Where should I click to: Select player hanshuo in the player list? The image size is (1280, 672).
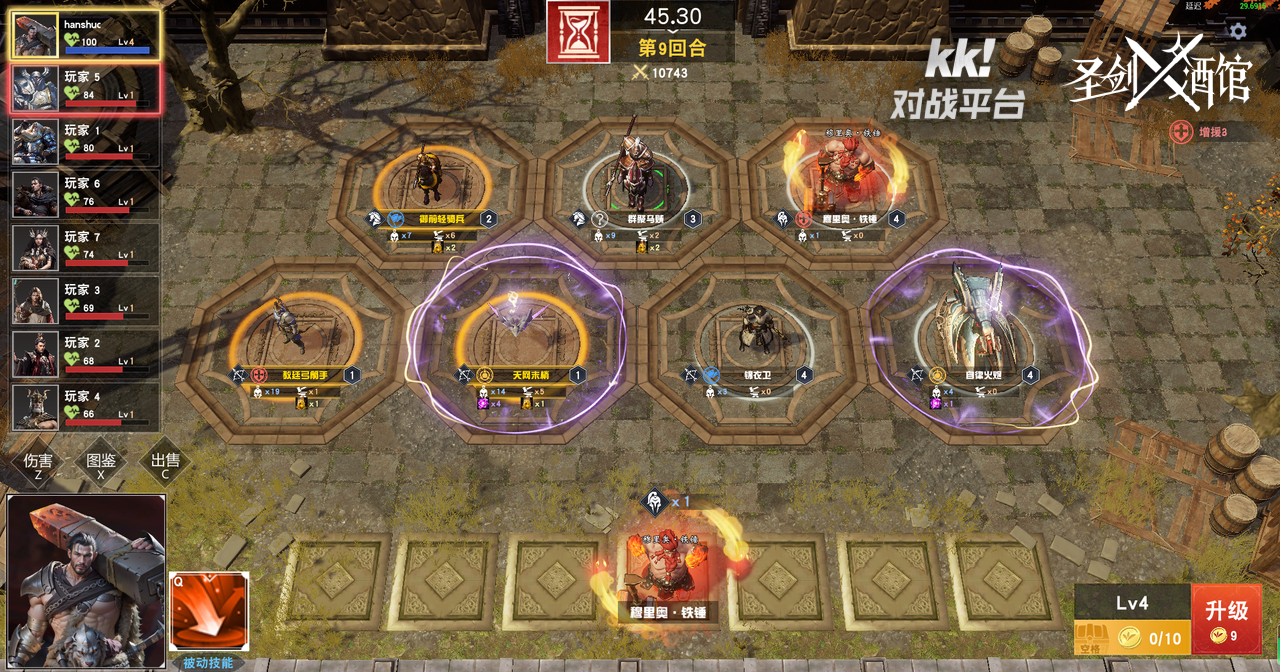coord(85,34)
